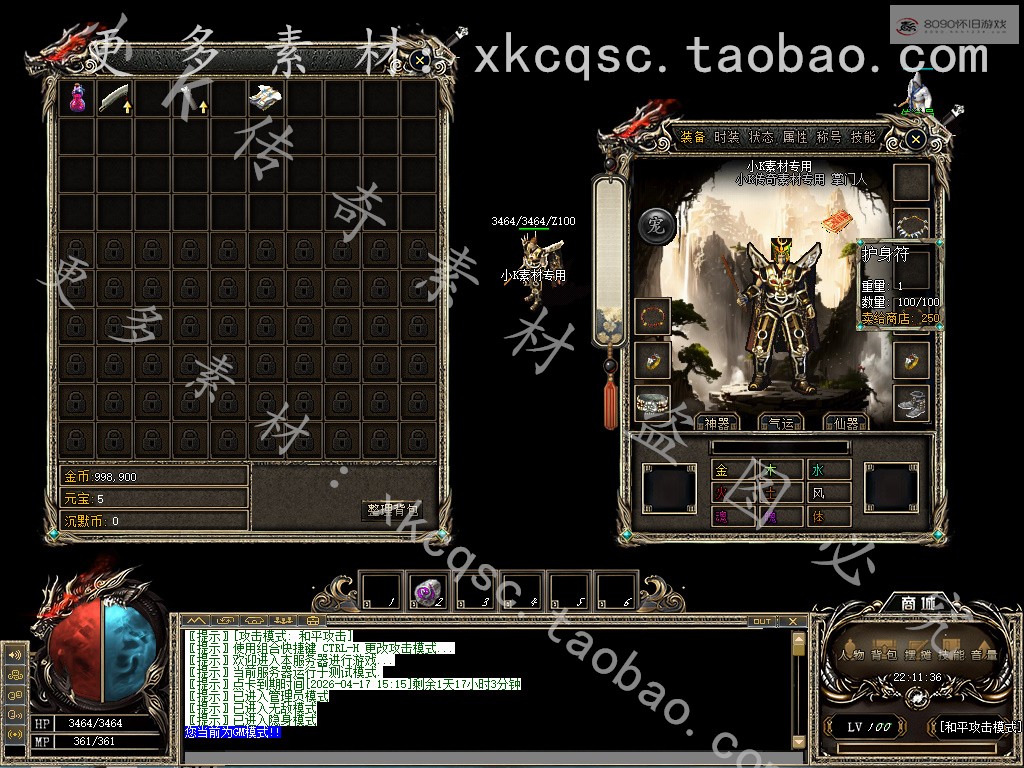Use the purple item in hotbar slot 2
1024x768 pixels.
click(428, 592)
